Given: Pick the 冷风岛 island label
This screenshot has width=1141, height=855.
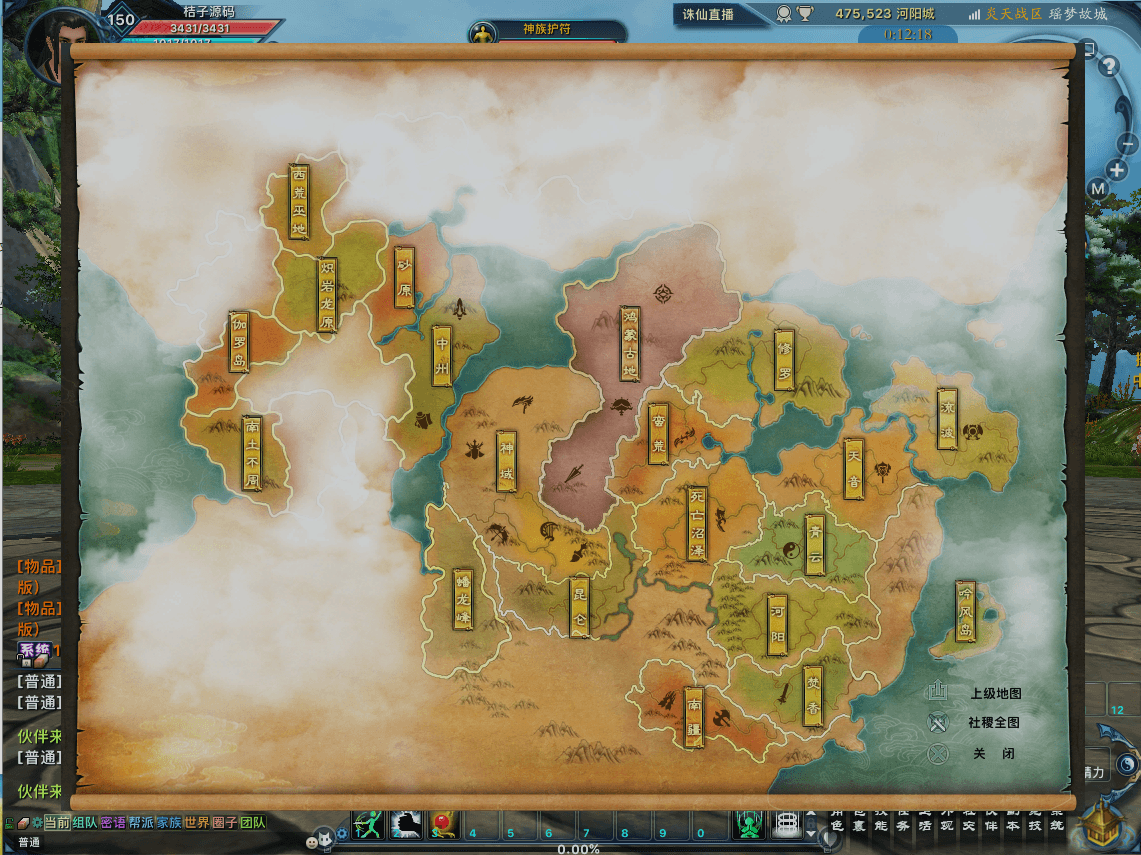Looking at the screenshot, I should tap(965, 610).
